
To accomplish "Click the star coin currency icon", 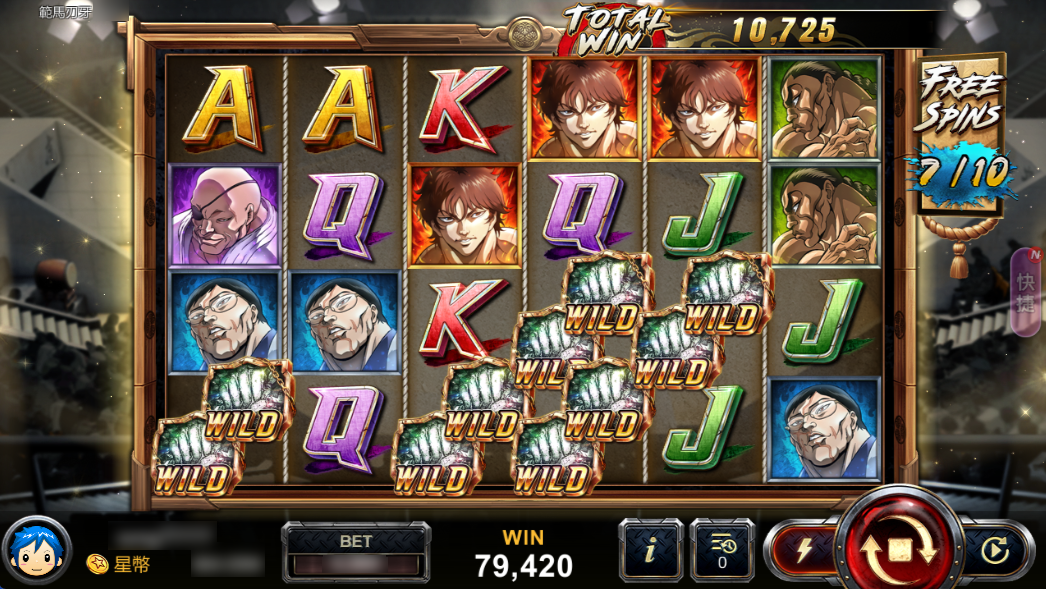I will click(x=97, y=564).
